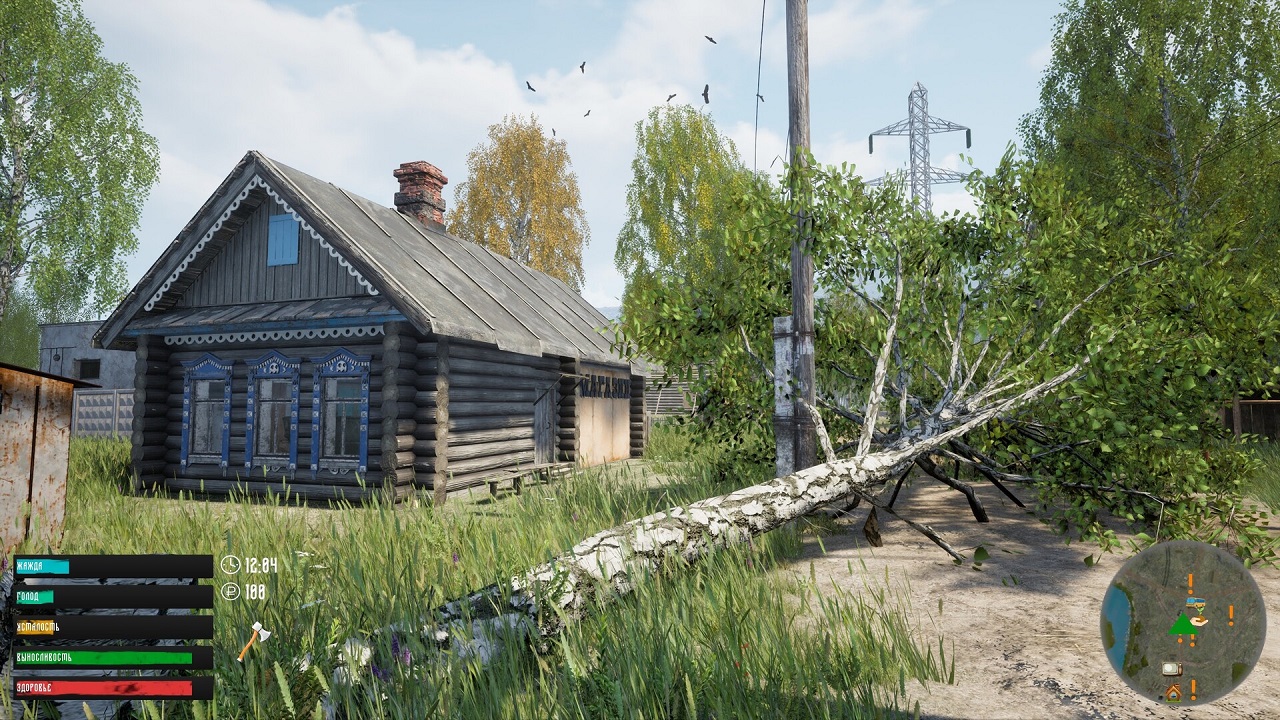This screenshot has height=720, width=1280.
Task: Select the house icon on the minimap
Action: point(1172,691)
